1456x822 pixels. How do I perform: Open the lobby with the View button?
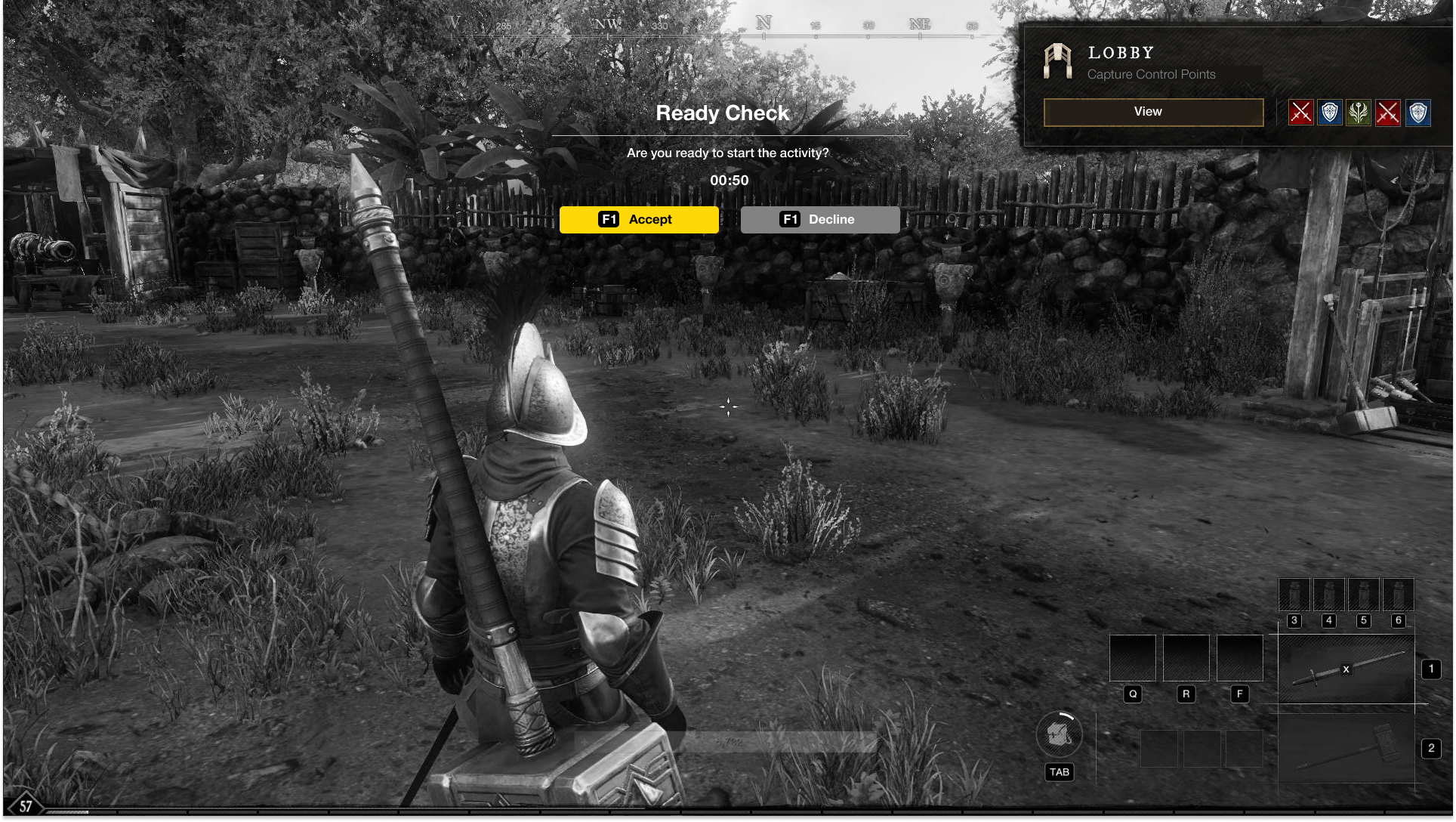pyautogui.click(x=1153, y=112)
